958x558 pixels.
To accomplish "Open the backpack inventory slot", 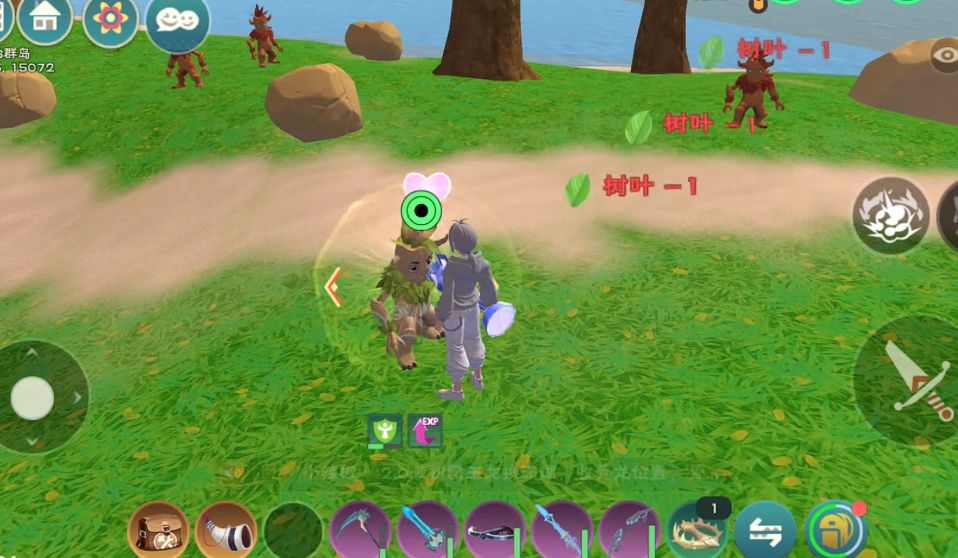I will coord(158,530).
